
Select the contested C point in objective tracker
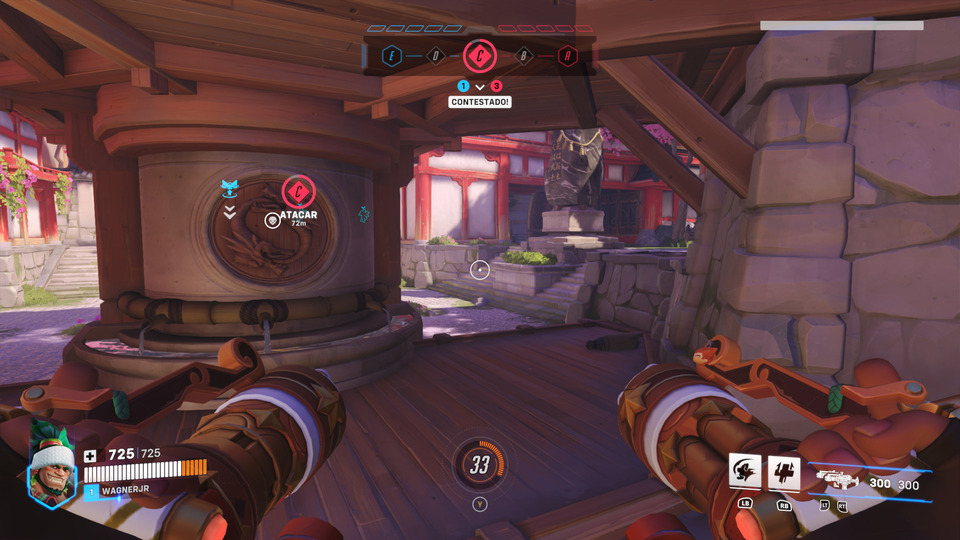point(480,55)
